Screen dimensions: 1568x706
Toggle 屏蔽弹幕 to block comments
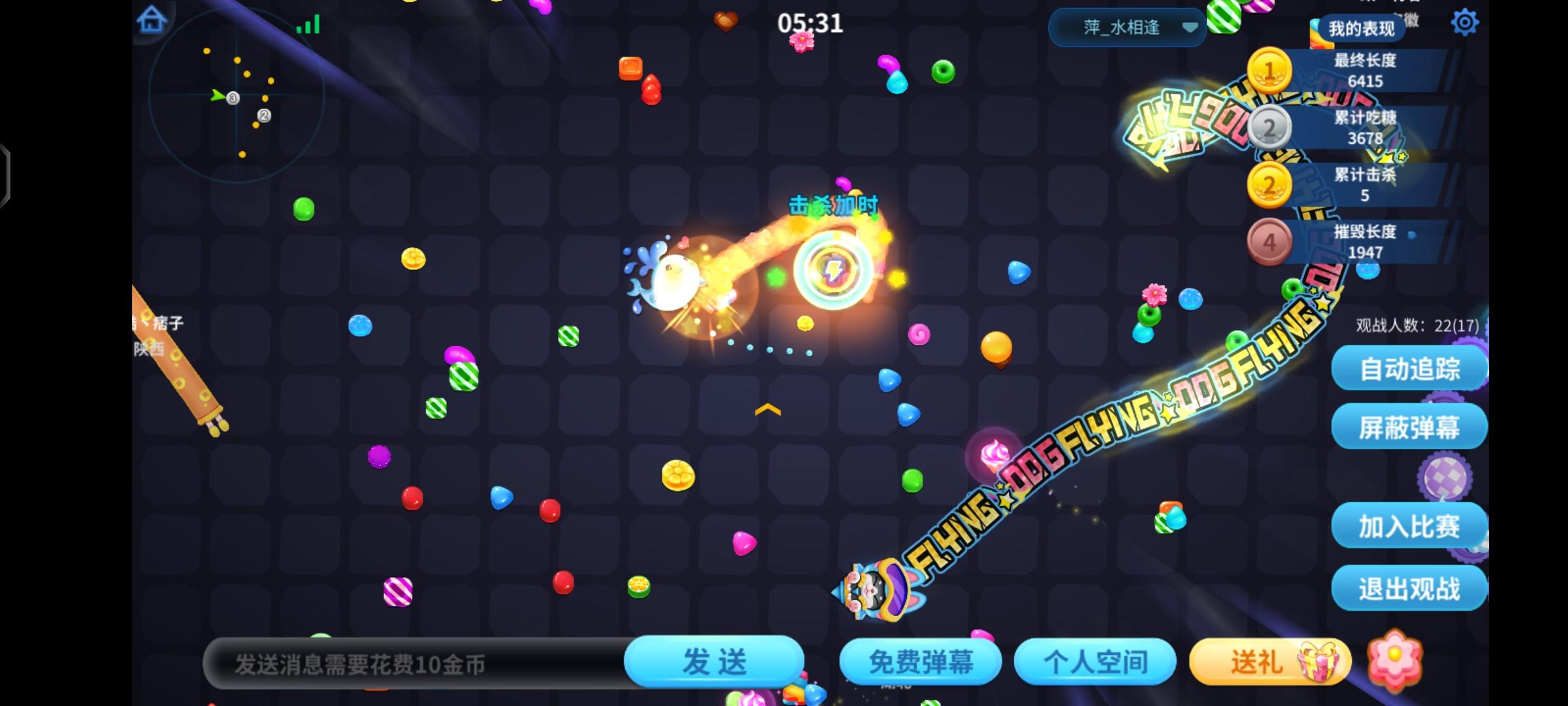tap(1409, 426)
